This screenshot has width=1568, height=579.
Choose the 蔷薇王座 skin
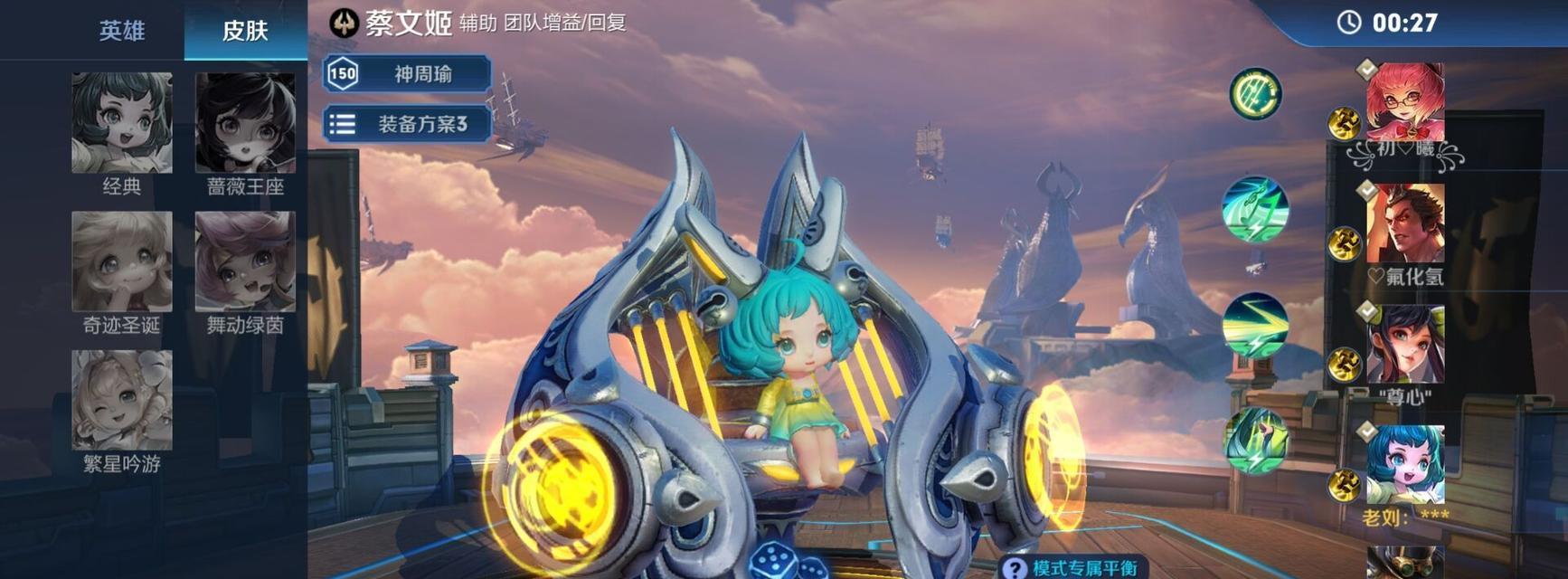coord(245,123)
